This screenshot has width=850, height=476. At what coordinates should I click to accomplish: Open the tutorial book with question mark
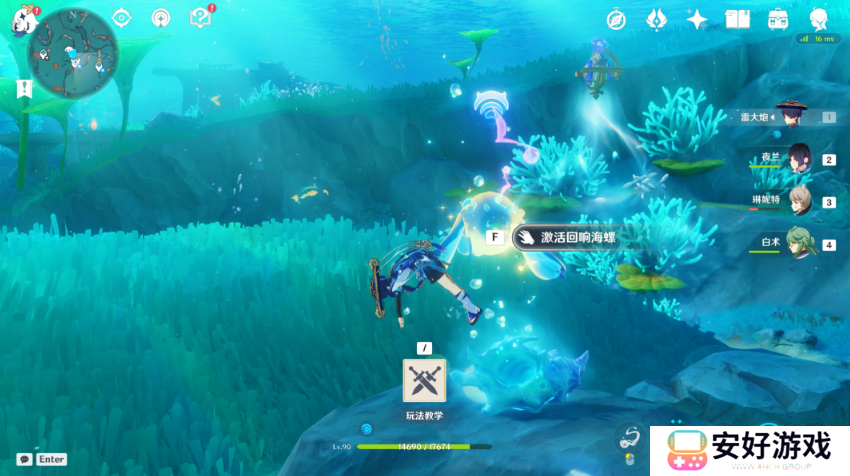(200, 17)
